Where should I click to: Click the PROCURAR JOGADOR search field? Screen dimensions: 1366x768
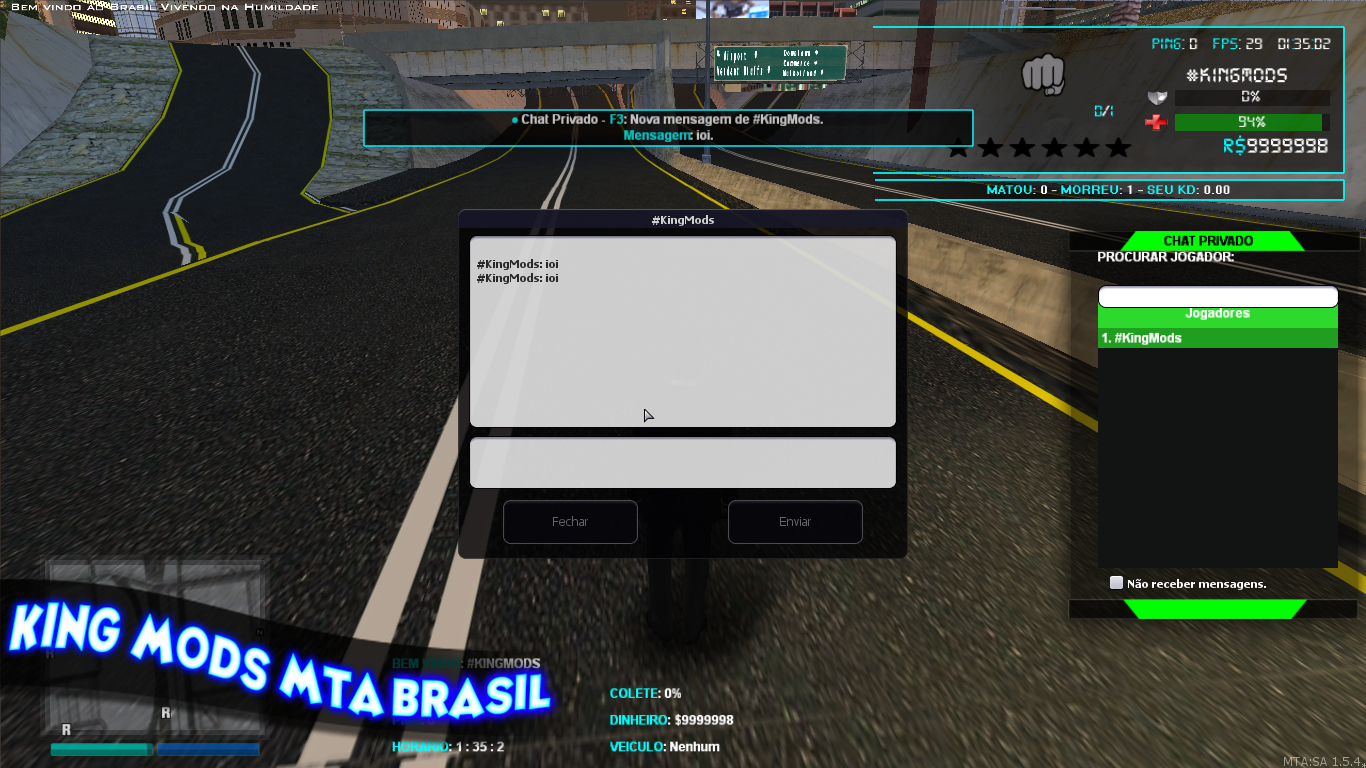point(1217,296)
